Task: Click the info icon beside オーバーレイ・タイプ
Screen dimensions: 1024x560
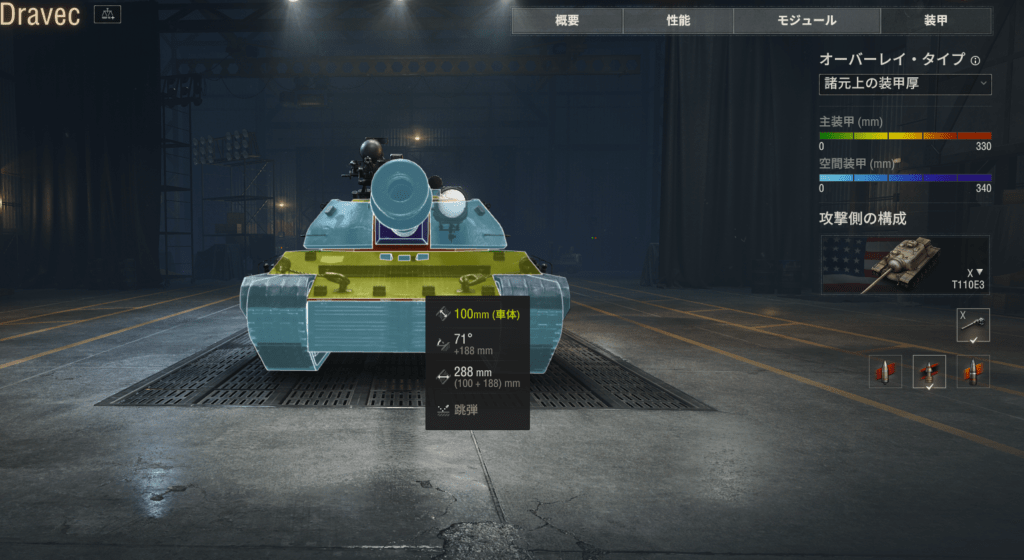Action: click(x=975, y=60)
